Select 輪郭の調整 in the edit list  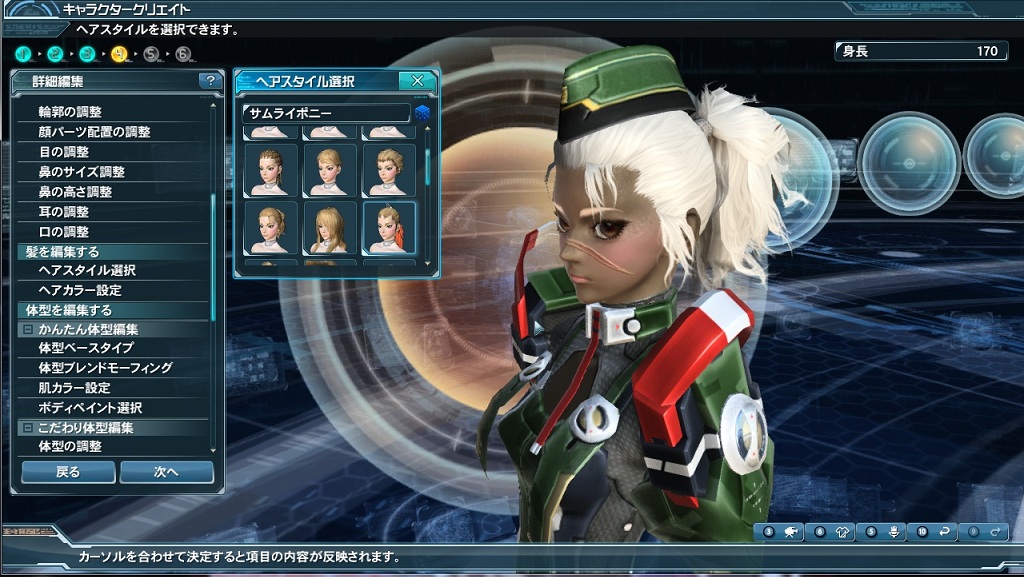point(70,112)
